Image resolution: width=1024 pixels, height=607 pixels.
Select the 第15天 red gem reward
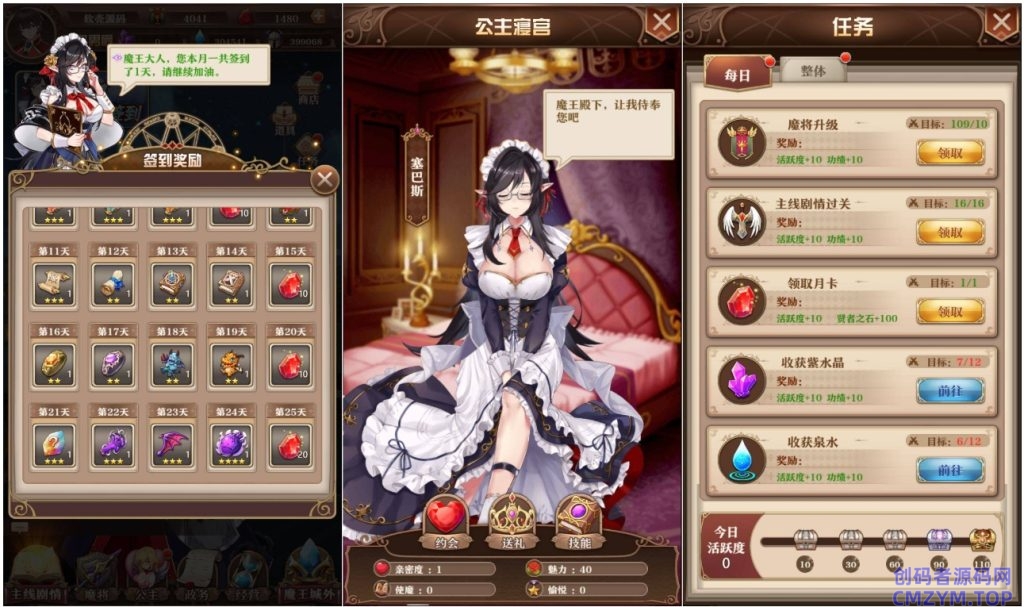[290, 284]
